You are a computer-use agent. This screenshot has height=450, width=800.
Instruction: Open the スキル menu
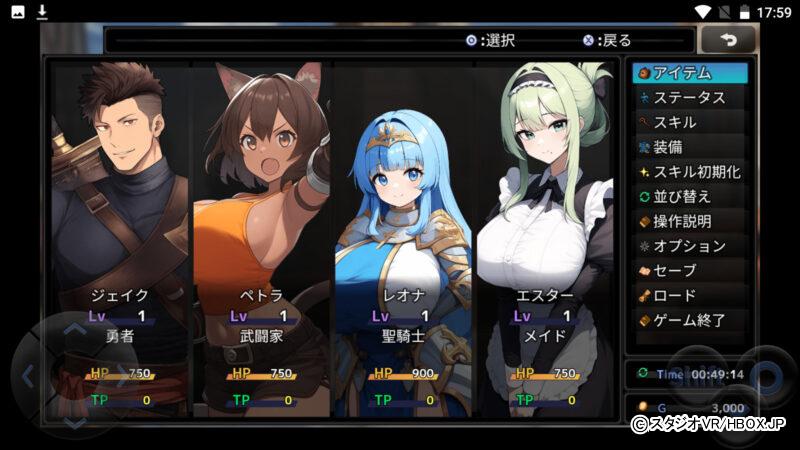[x=690, y=122]
